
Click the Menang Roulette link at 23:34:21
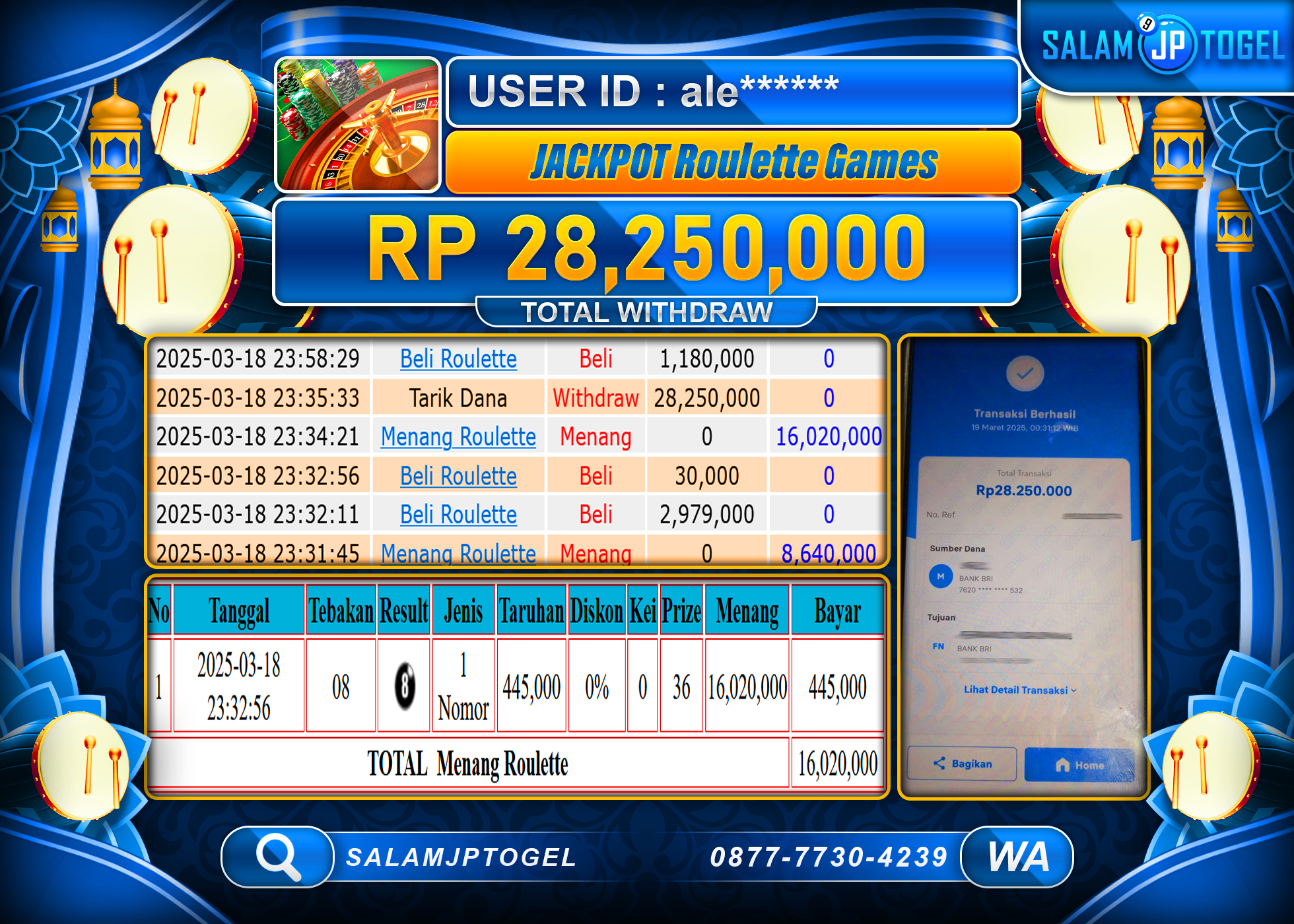click(x=458, y=436)
